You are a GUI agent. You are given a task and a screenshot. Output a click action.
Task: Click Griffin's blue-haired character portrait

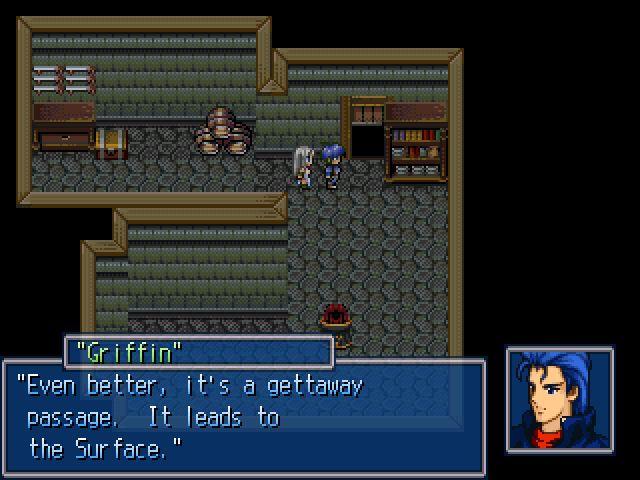click(x=559, y=400)
